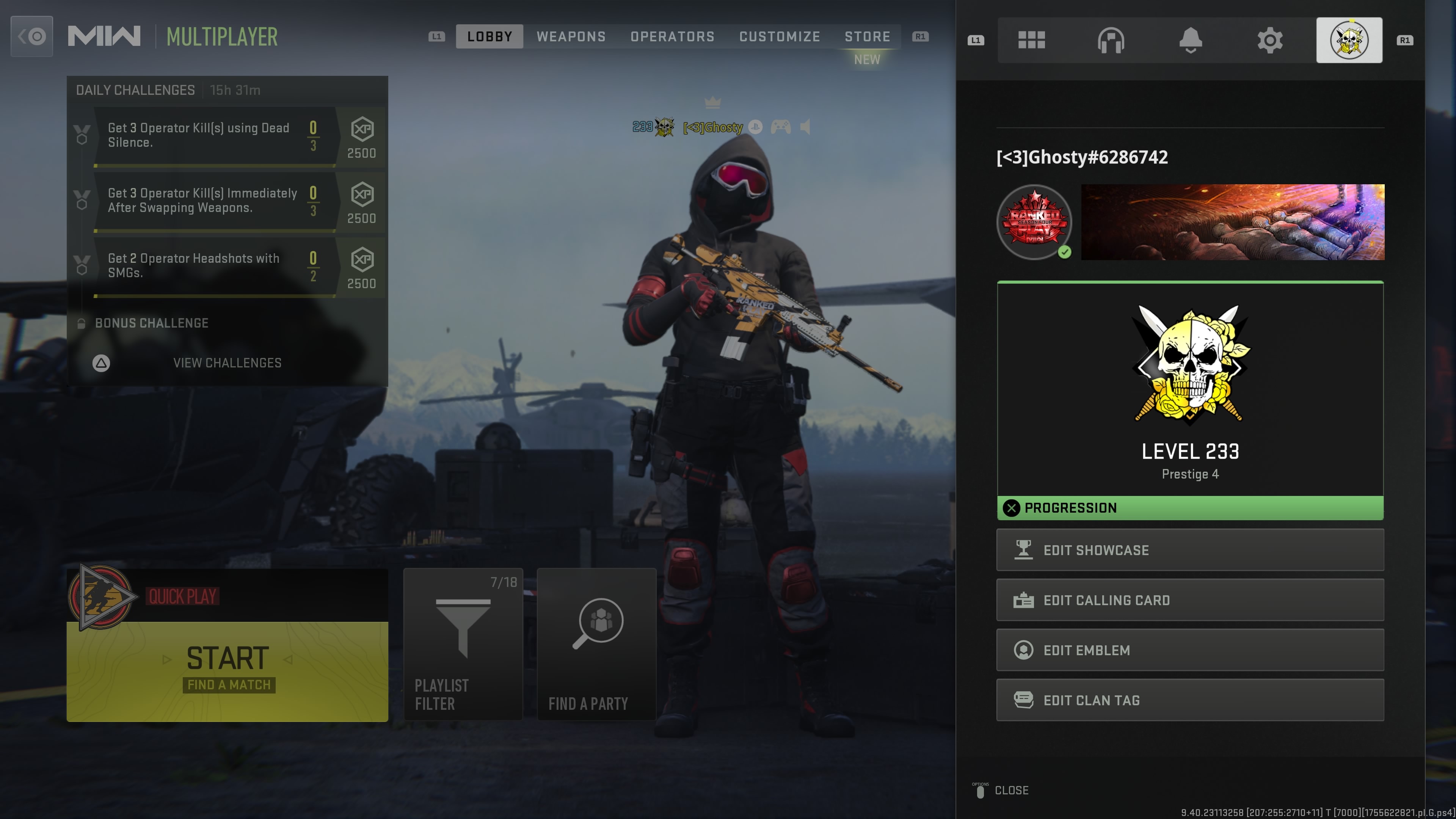Show notifications via the bell icon
Viewport: 1456px width, 819px height.
[1190, 40]
